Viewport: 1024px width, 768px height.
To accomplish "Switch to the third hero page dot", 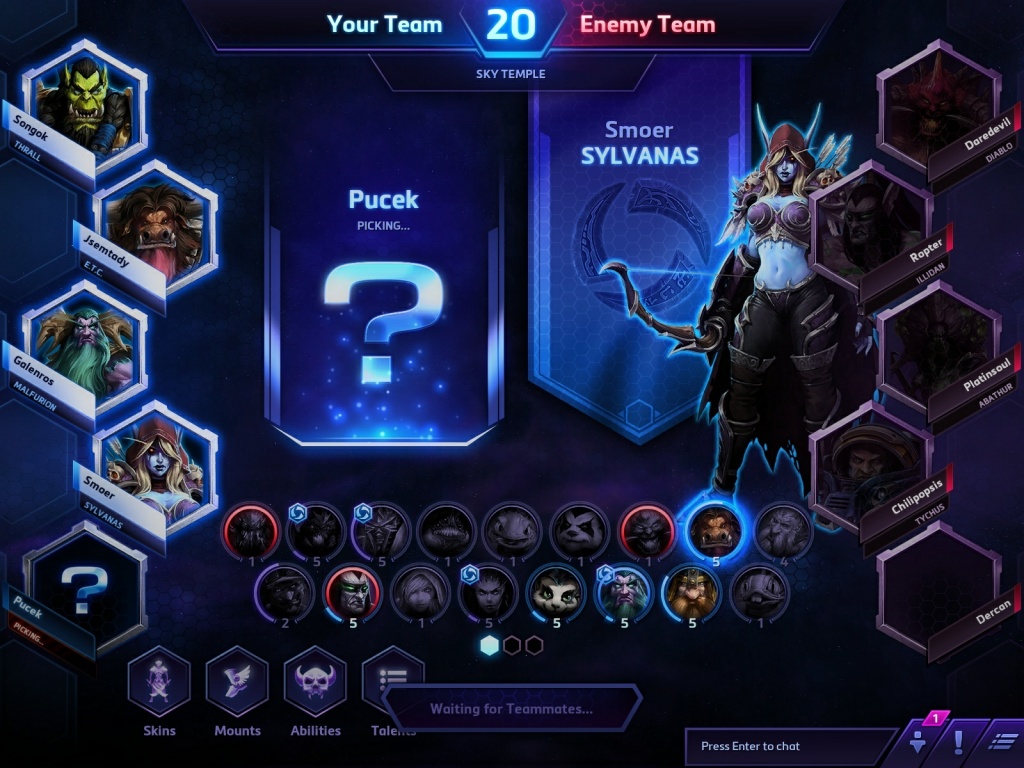I will pyautogui.click(x=534, y=645).
